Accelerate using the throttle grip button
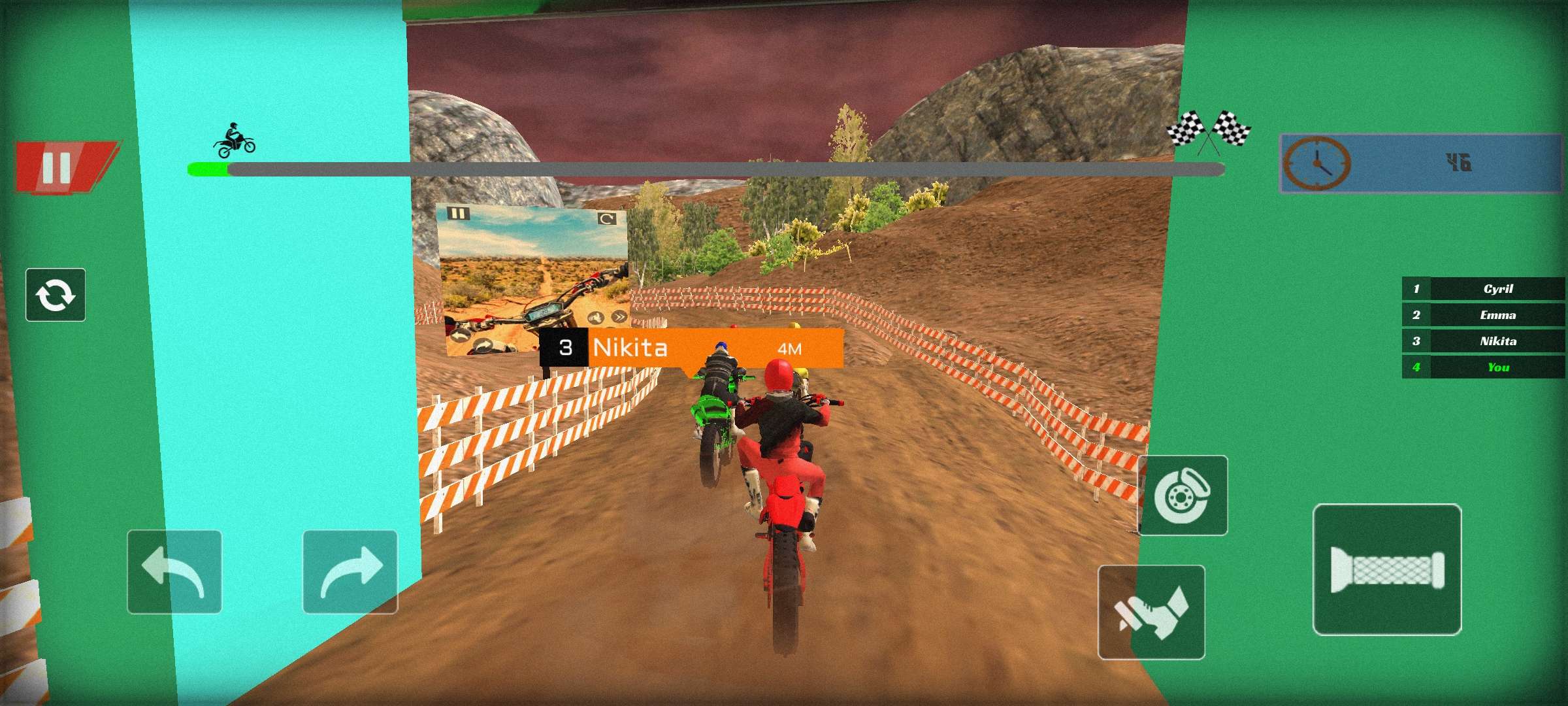The image size is (1568, 706). tap(1387, 569)
